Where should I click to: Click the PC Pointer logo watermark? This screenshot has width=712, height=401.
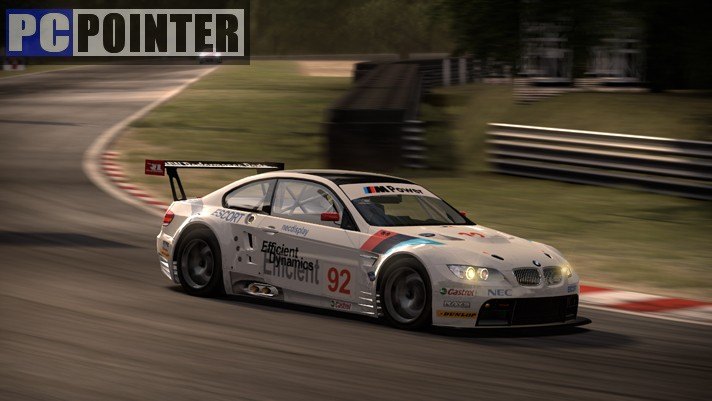[x=125, y=32]
